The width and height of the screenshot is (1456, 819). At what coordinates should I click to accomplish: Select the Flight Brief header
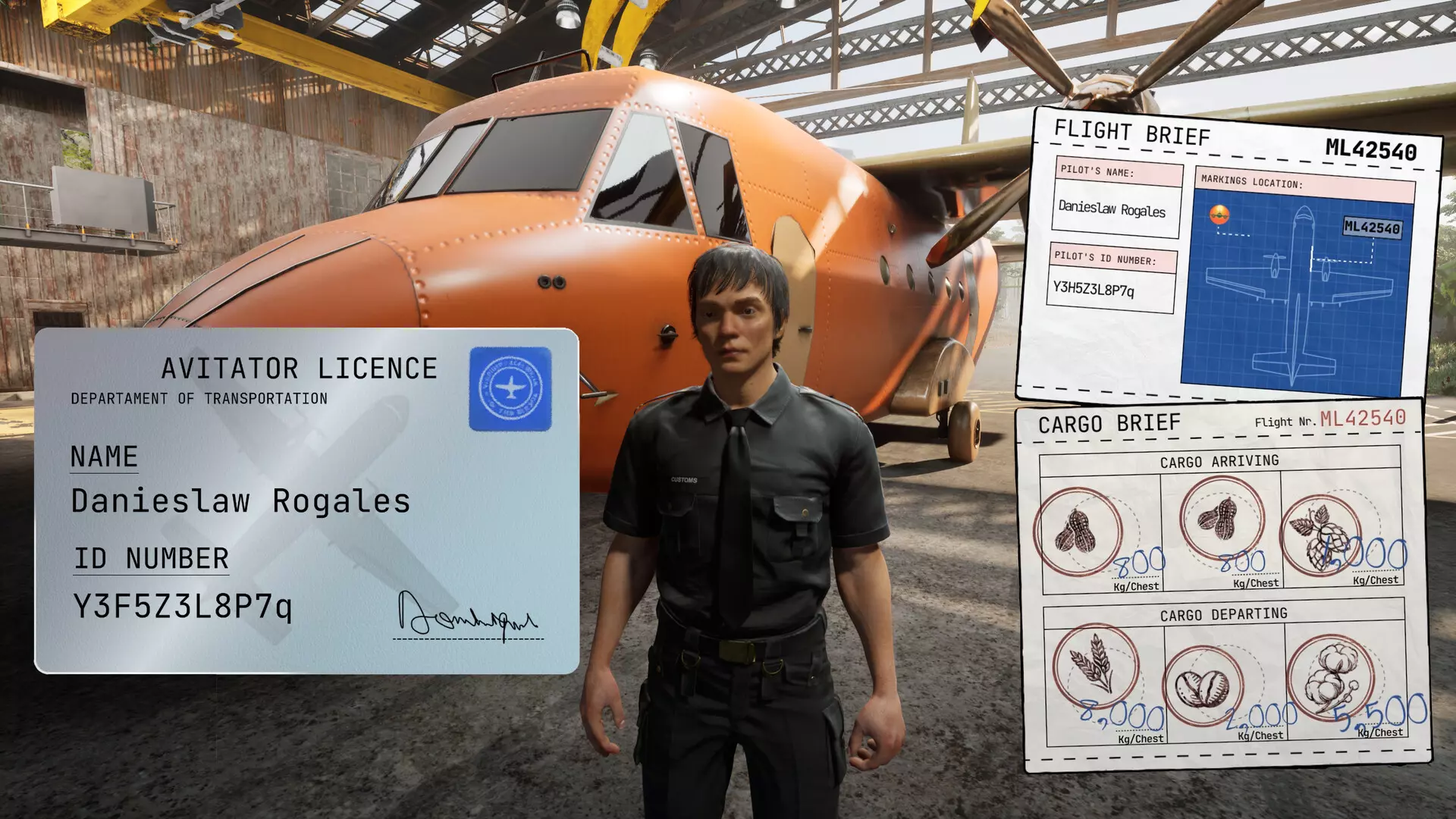pos(1131,132)
